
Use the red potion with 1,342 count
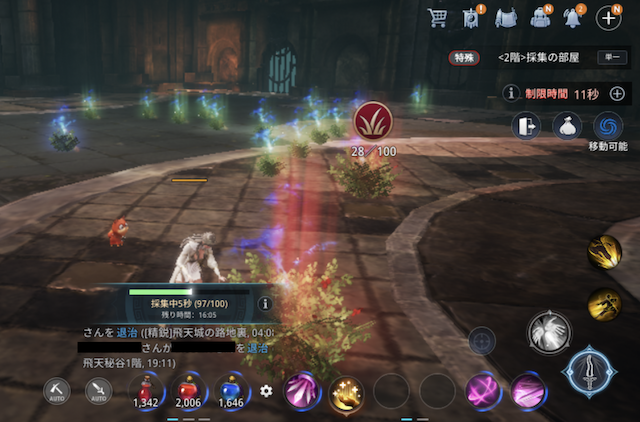click(147, 388)
